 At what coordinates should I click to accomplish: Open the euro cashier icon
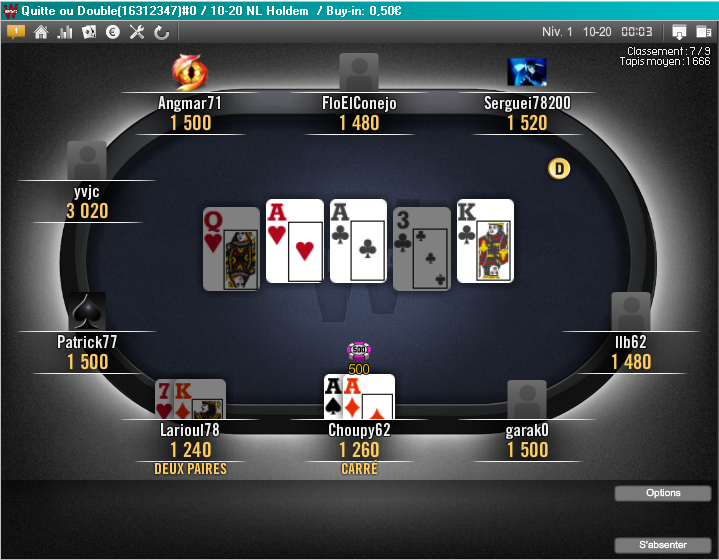pyautogui.click(x=113, y=32)
